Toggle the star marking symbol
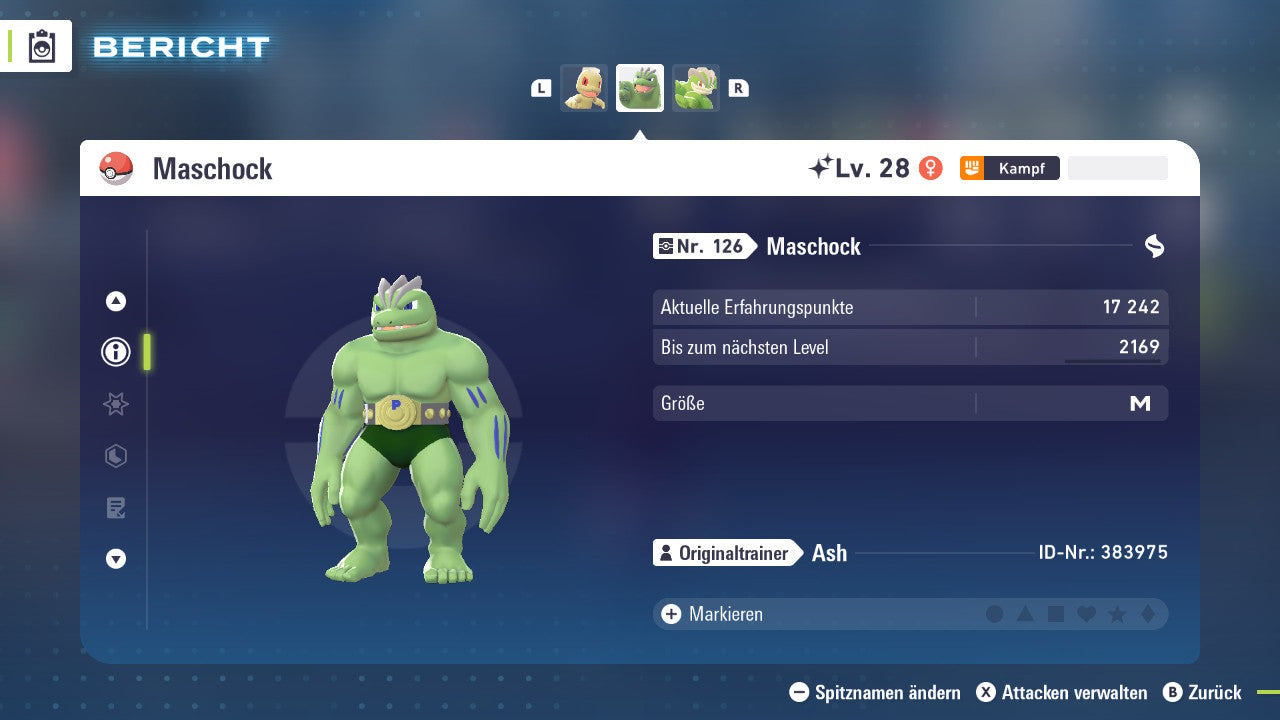This screenshot has width=1280, height=720. coord(1117,614)
